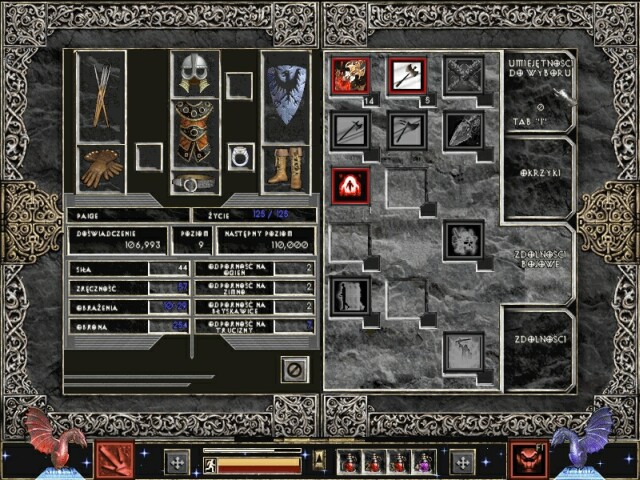
Task: Open the Zdolności Bojowe skill tab
Action: [538, 261]
